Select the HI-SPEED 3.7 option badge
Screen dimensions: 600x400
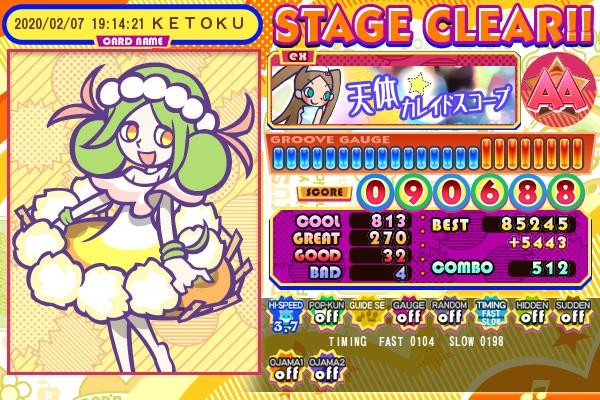[x=283, y=313]
